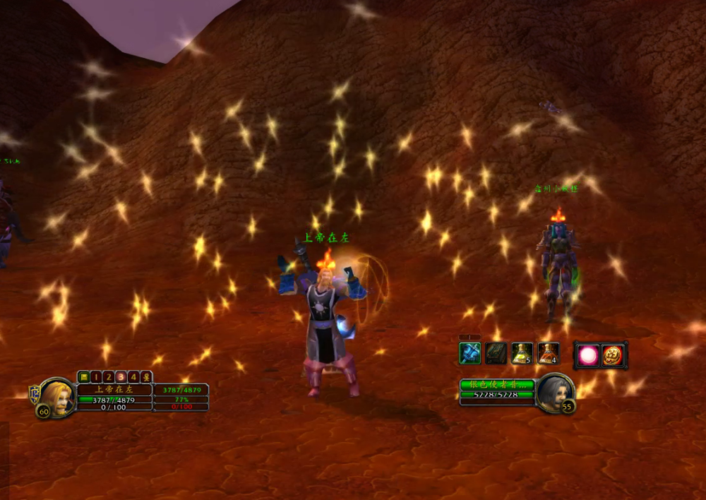
Task: Activate the golden medallion icon
Action: click(612, 355)
